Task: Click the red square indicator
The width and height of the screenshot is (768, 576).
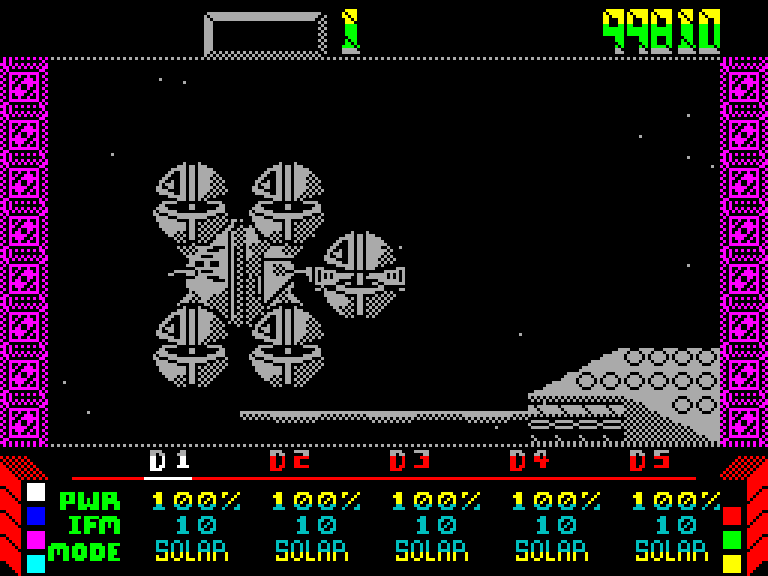Action: [732, 516]
